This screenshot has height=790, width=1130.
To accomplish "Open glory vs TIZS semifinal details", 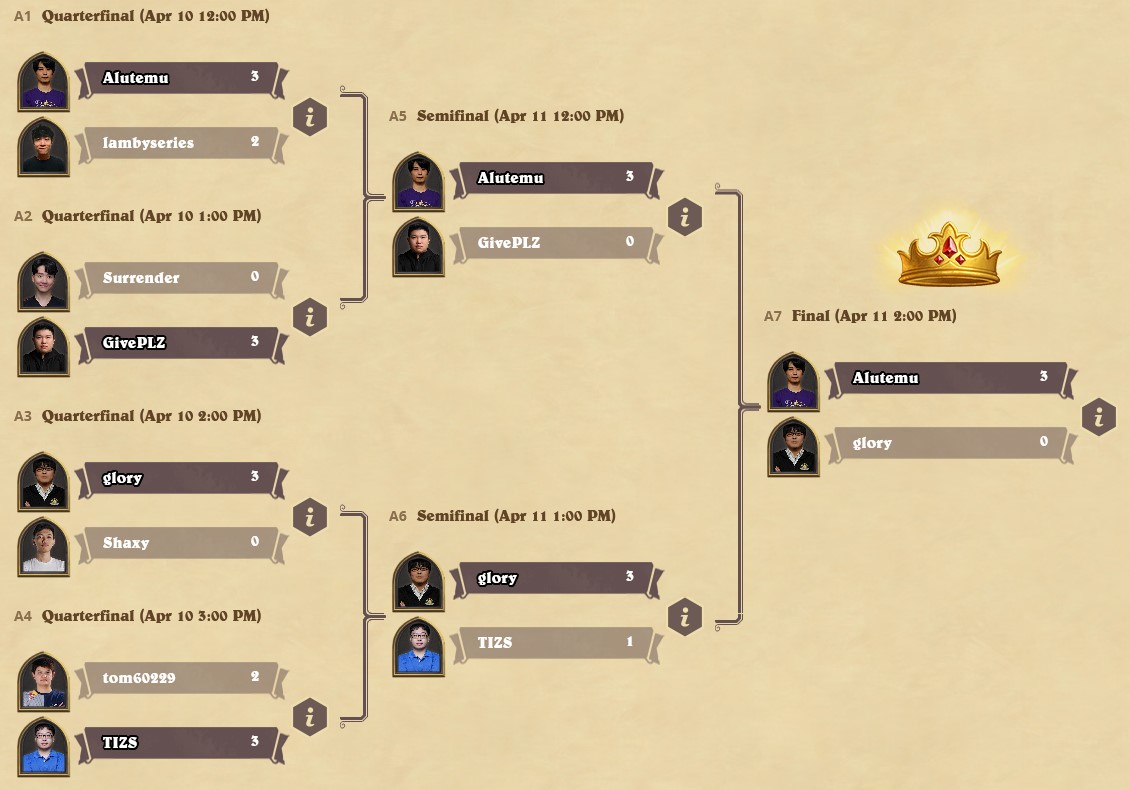I will pos(685,617).
